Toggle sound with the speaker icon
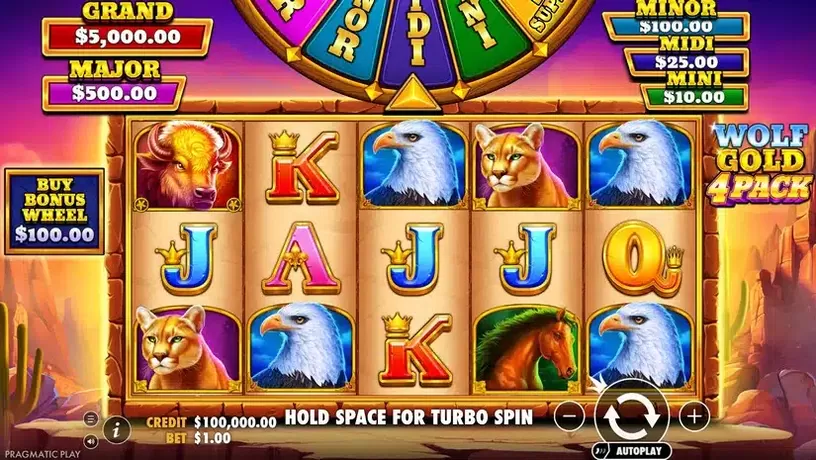This screenshot has width=816, height=460. [x=90, y=439]
